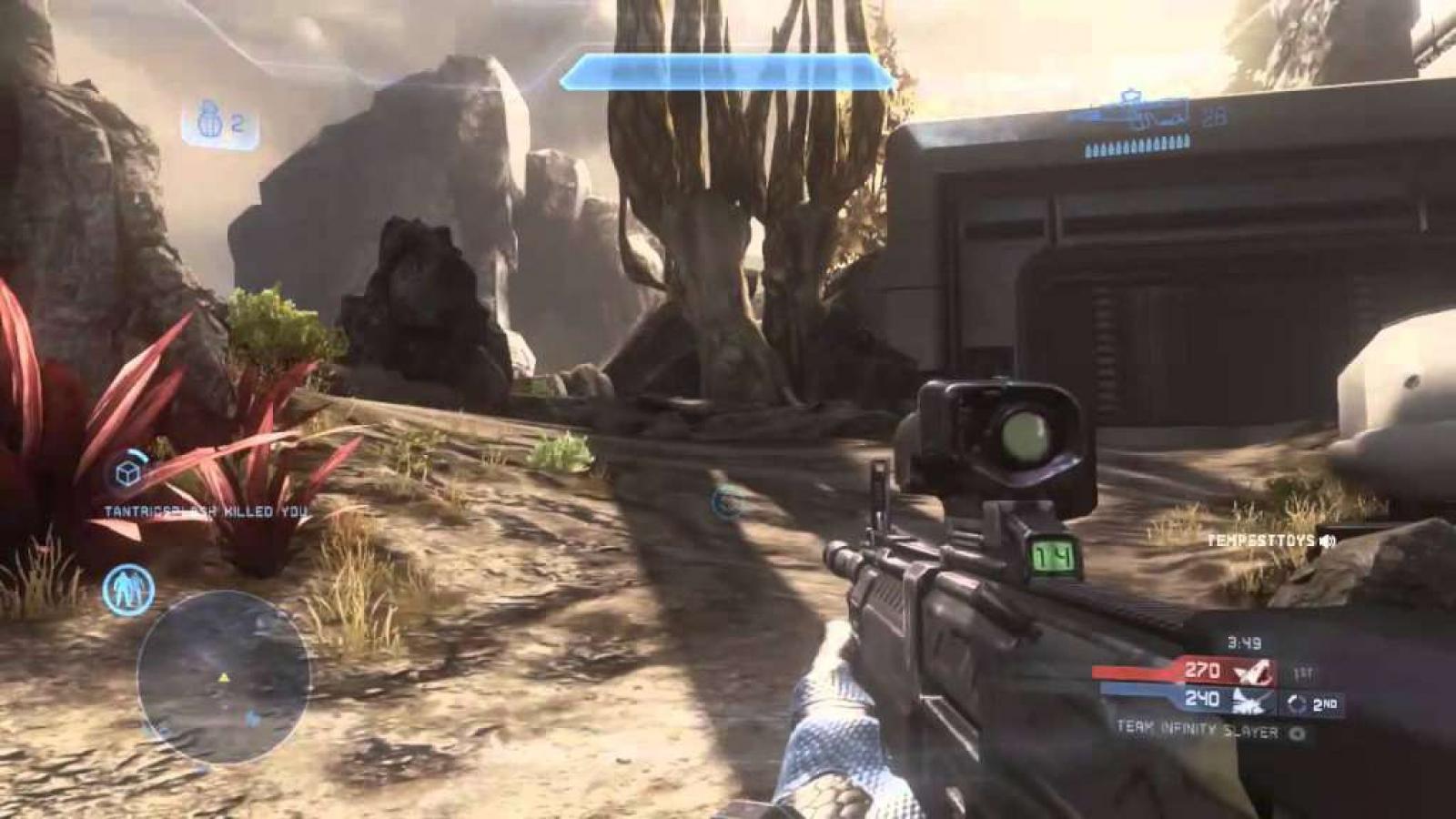Click the circular blue figures icon
This screenshot has height=819, width=1456.
pos(127,589)
